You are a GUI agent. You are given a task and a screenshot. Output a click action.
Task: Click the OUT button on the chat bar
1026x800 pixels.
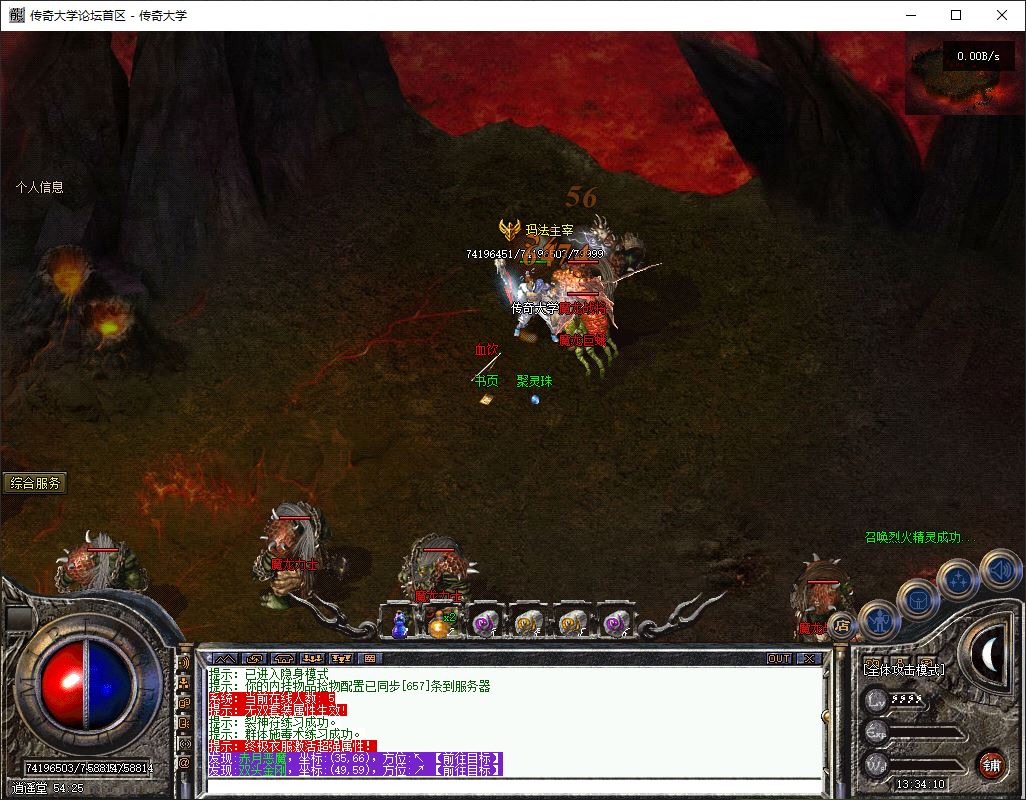779,659
